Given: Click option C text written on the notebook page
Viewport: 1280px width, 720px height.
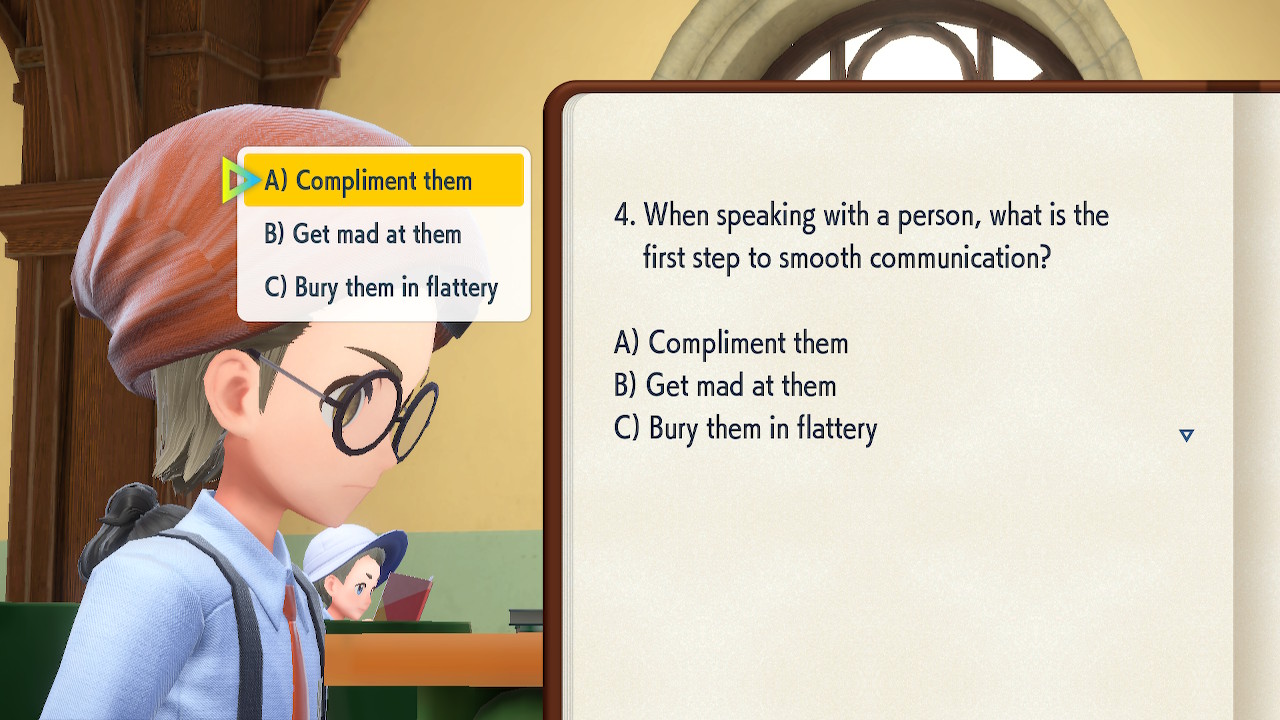Looking at the screenshot, I should click(745, 429).
